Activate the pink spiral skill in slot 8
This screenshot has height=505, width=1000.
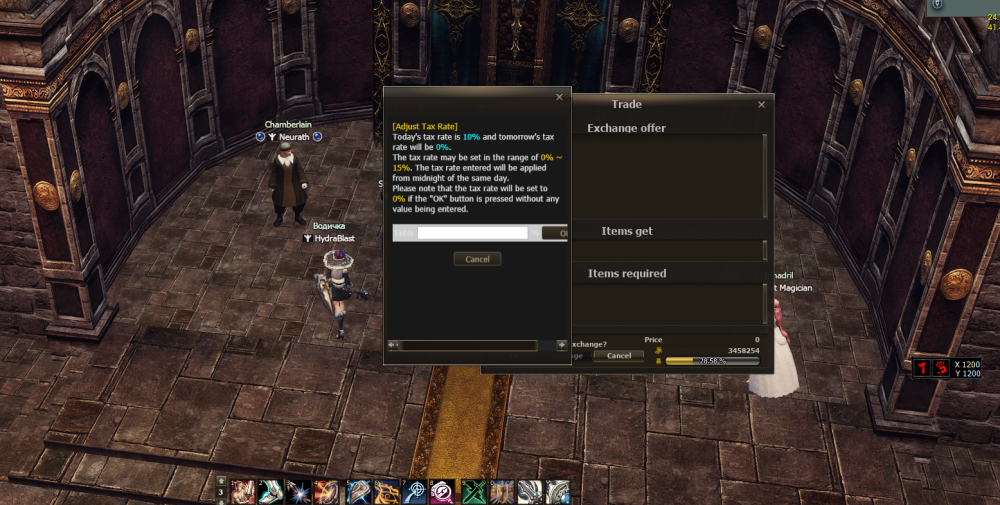pyautogui.click(x=444, y=492)
